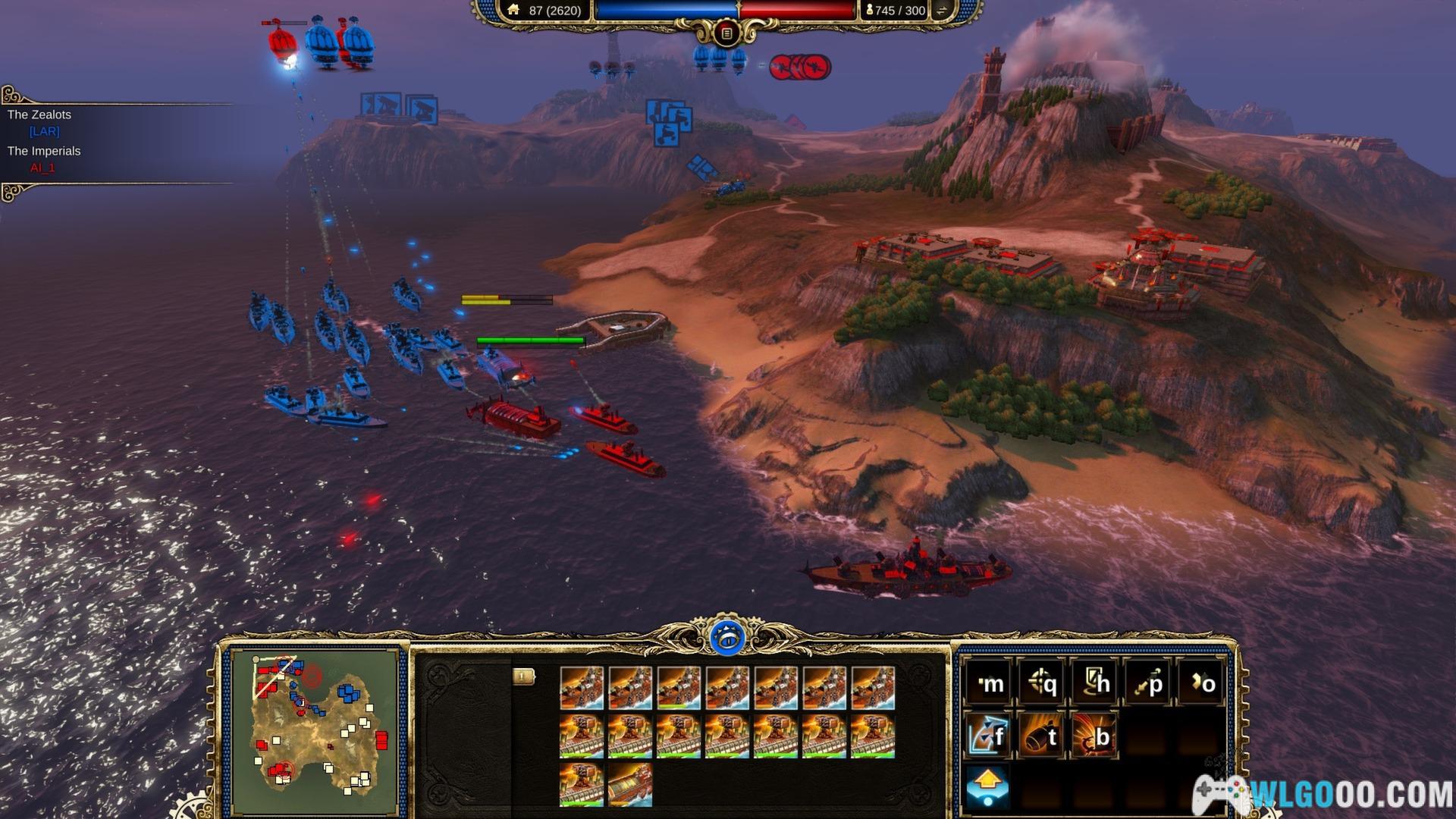Select the lone armored ship portrait in the last row
The height and width of the screenshot is (819, 1456).
pyautogui.click(x=629, y=785)
